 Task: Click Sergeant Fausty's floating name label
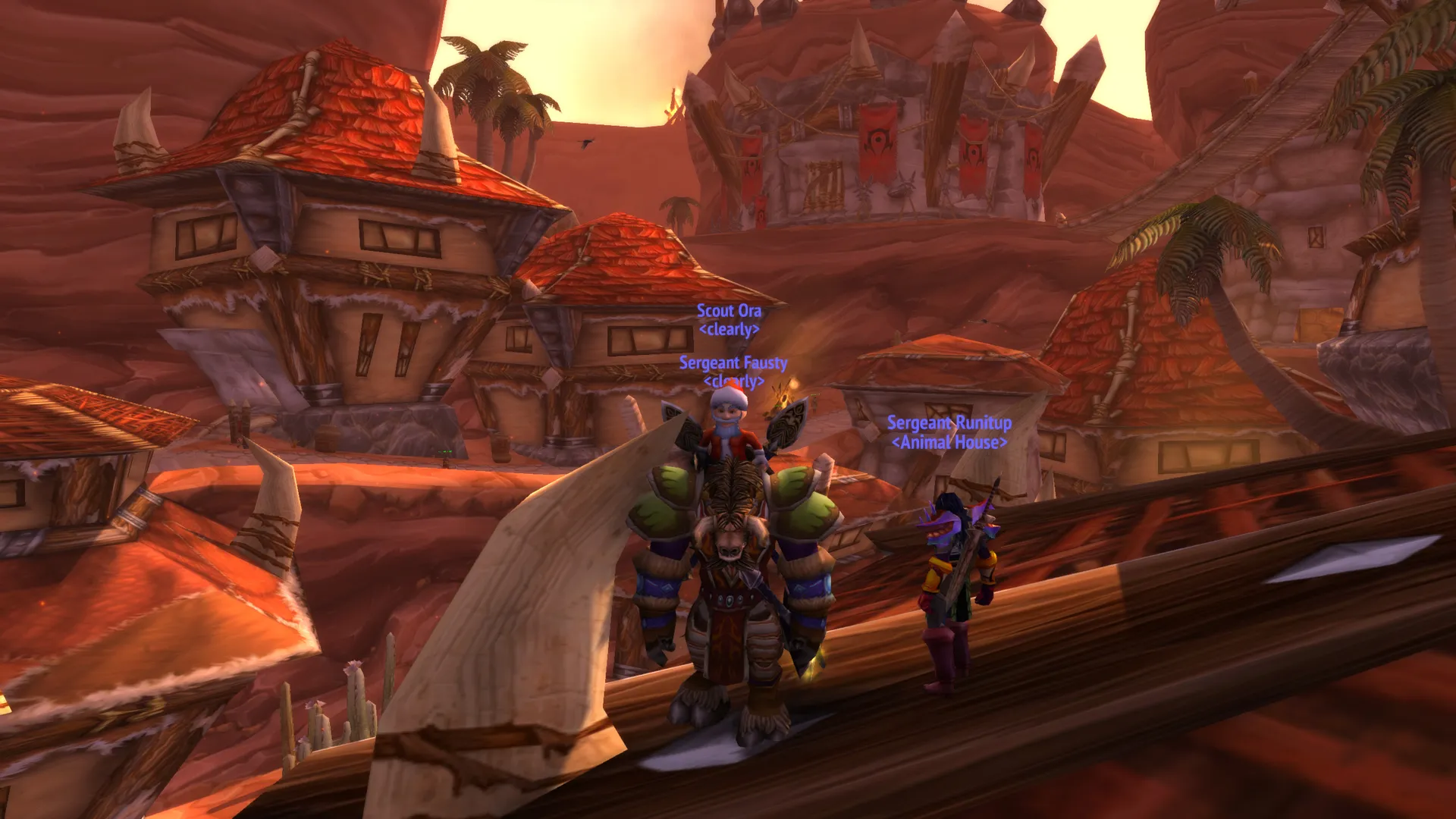coord(733,363)
